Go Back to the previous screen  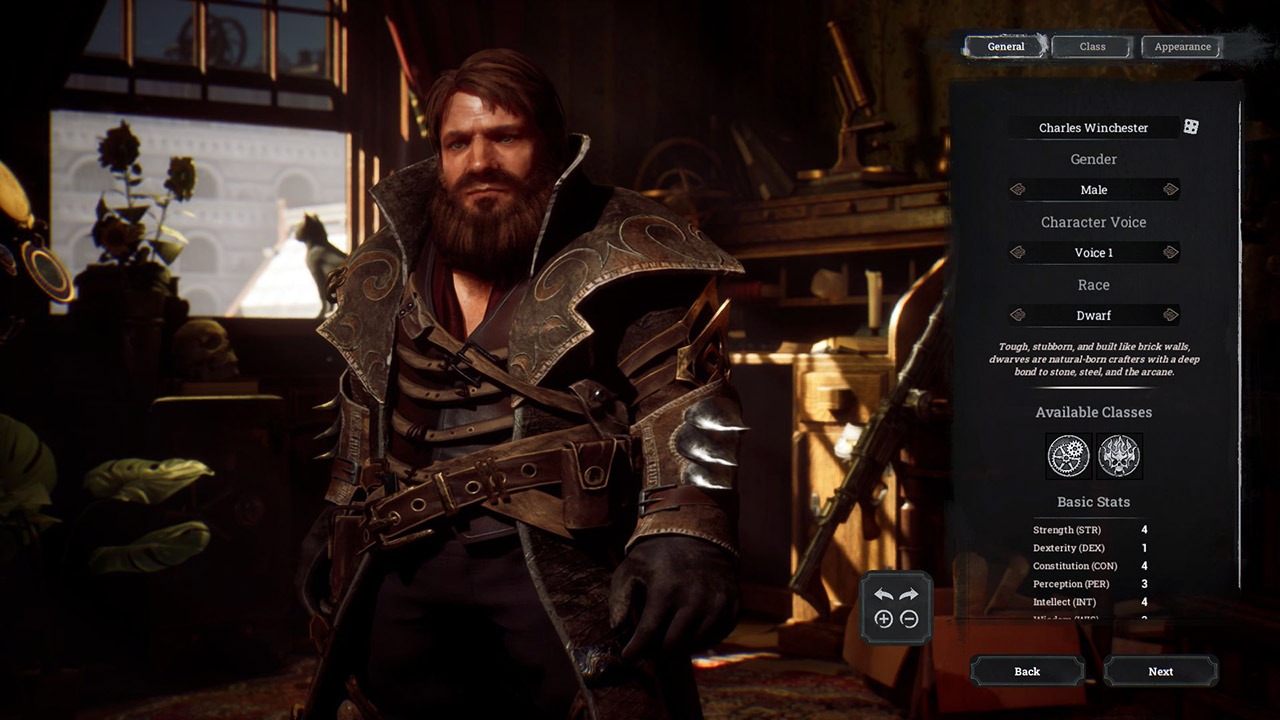coord(1027,671)
